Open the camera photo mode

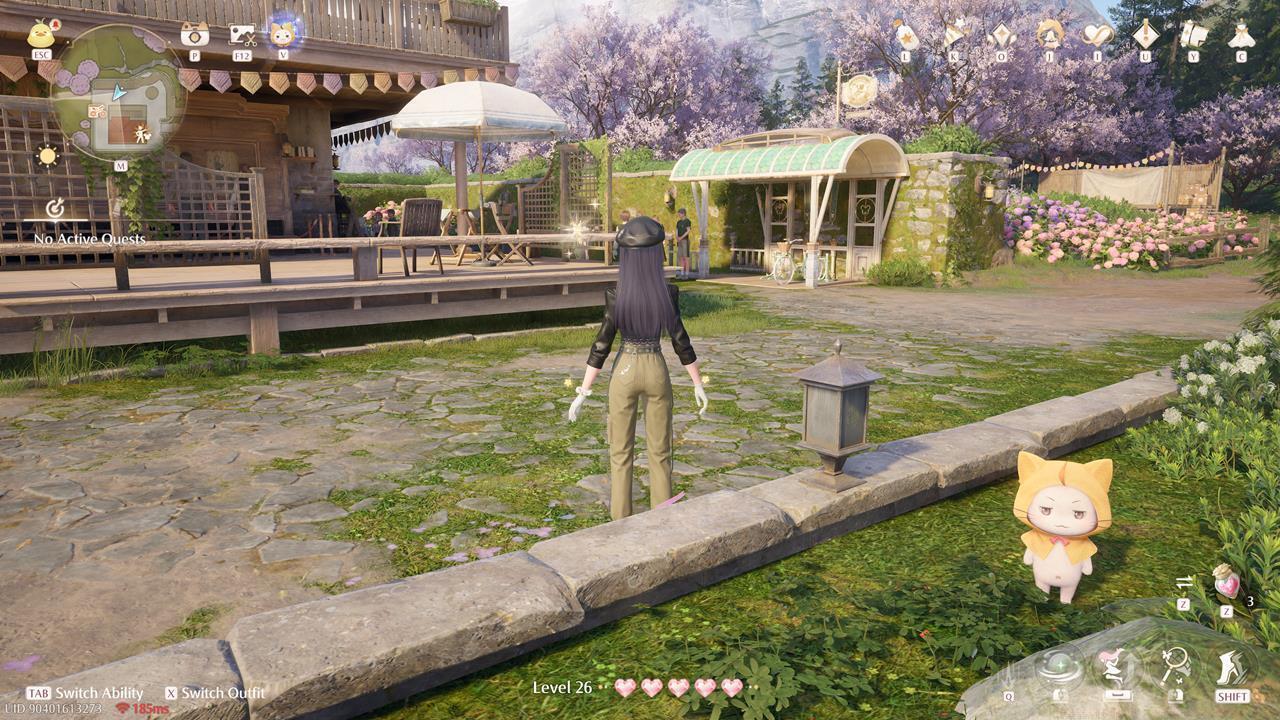point(195,35)
